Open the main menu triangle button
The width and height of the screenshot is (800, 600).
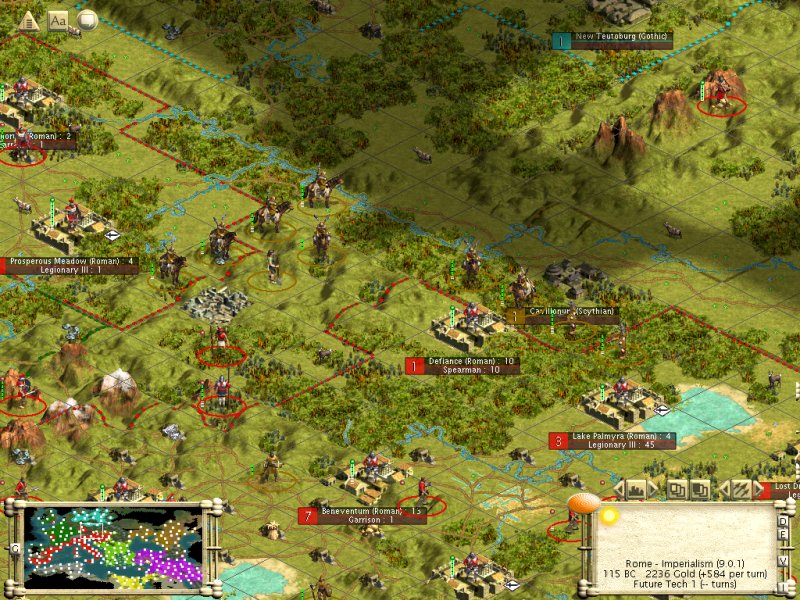pos(28,18)
